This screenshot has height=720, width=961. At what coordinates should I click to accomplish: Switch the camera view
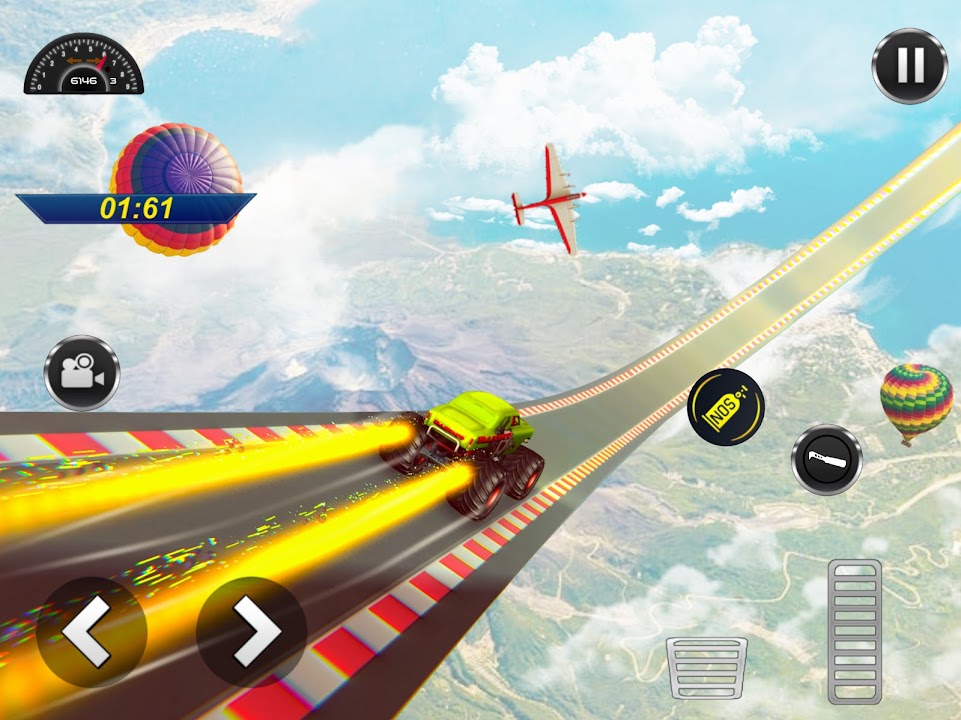[82, 373]
